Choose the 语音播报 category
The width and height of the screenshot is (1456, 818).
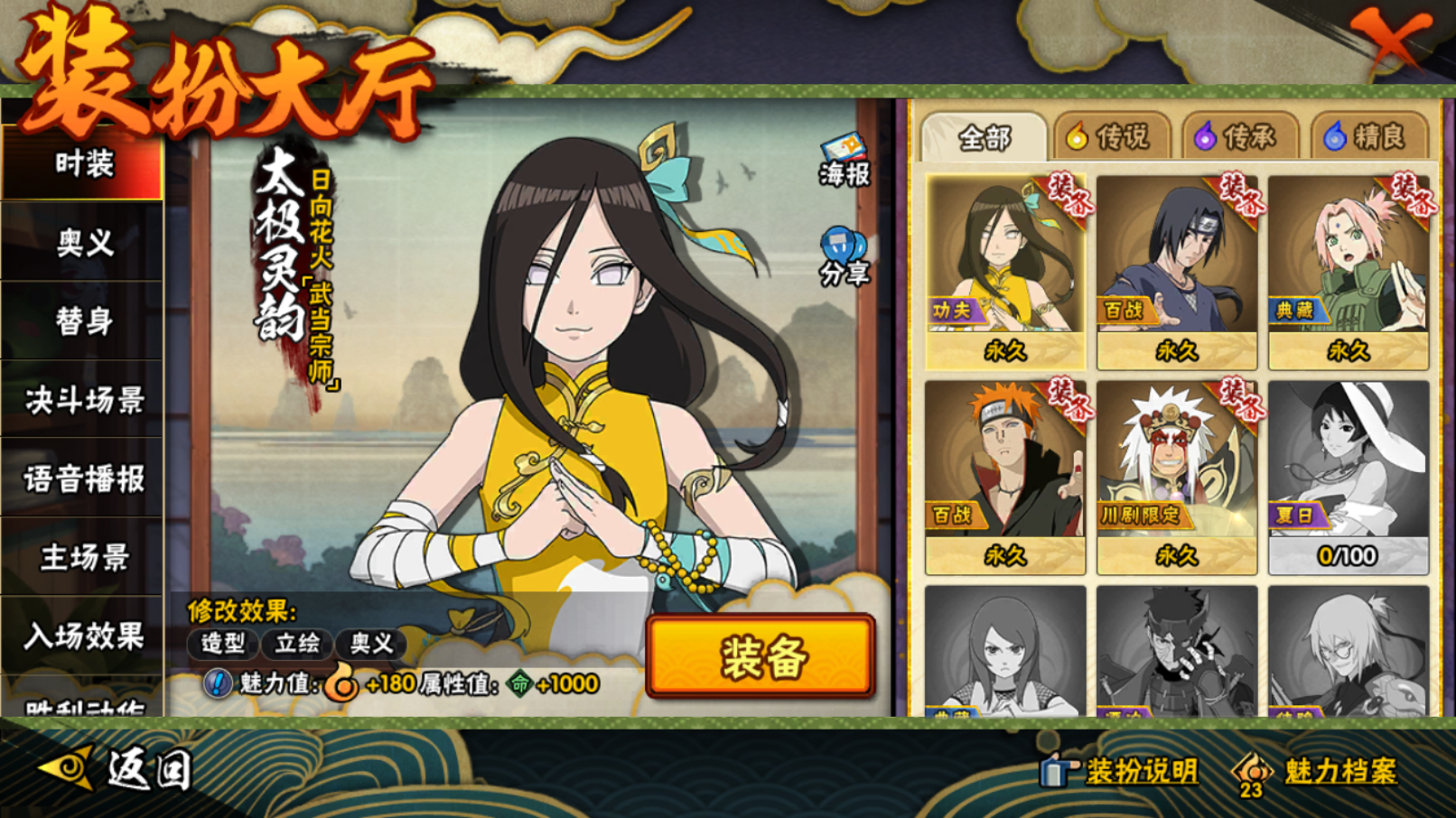coord(83,479)
